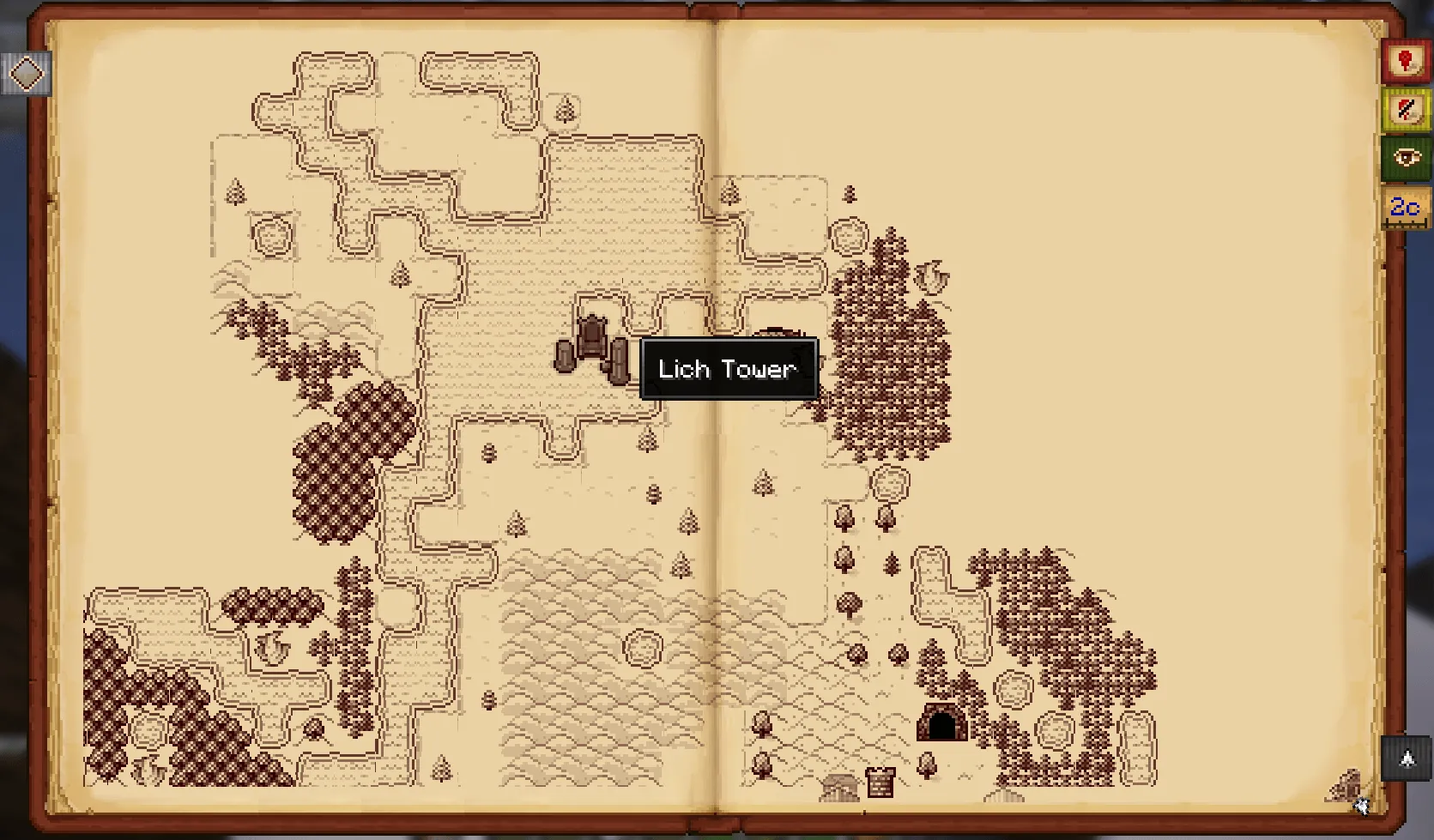Select the Lich Tower map marker

tap(593, 349)
